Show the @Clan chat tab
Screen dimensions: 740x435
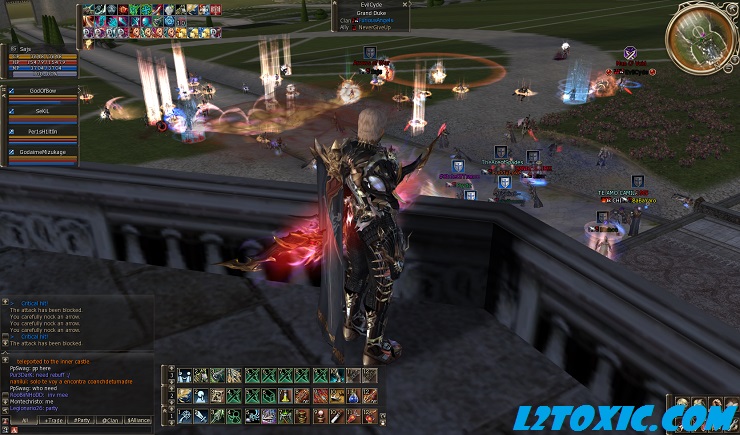click(x=109, y=420)
